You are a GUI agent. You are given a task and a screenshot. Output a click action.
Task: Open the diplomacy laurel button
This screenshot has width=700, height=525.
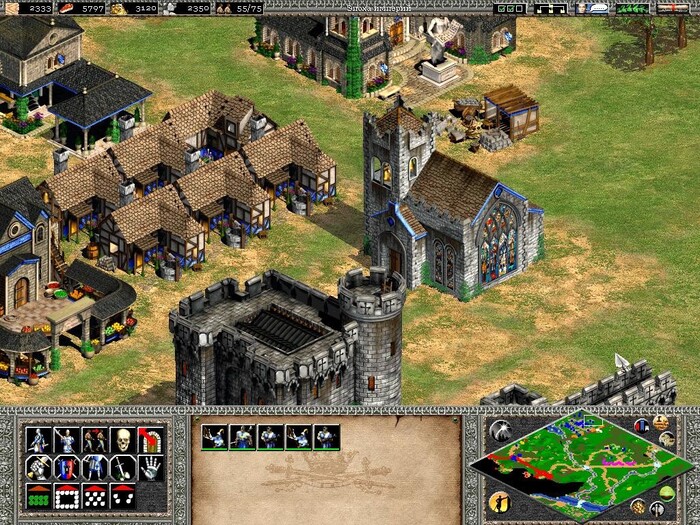click(x=631, y=7)
